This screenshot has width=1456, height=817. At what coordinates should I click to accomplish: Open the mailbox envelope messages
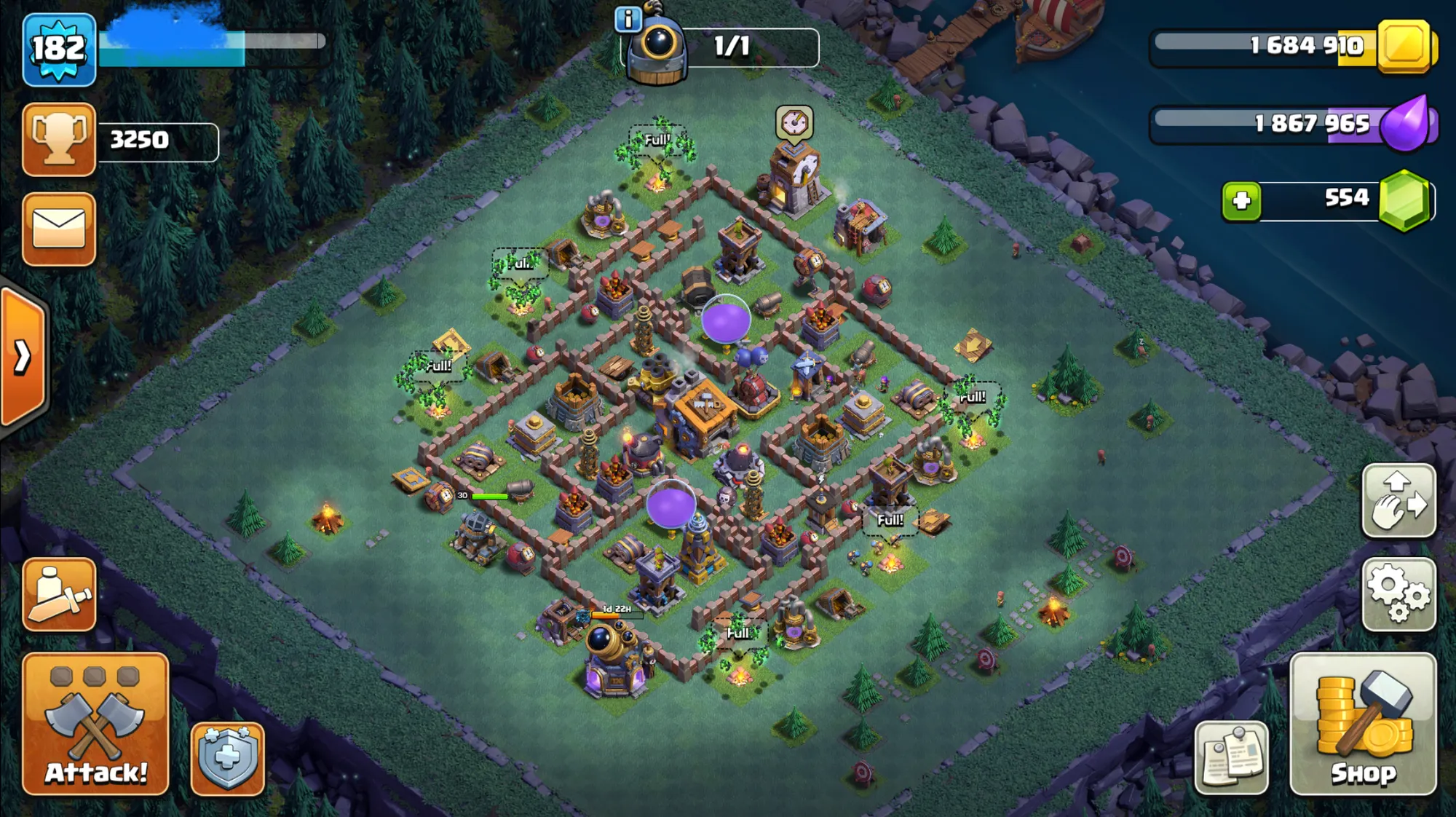click(x=59, y=229)
